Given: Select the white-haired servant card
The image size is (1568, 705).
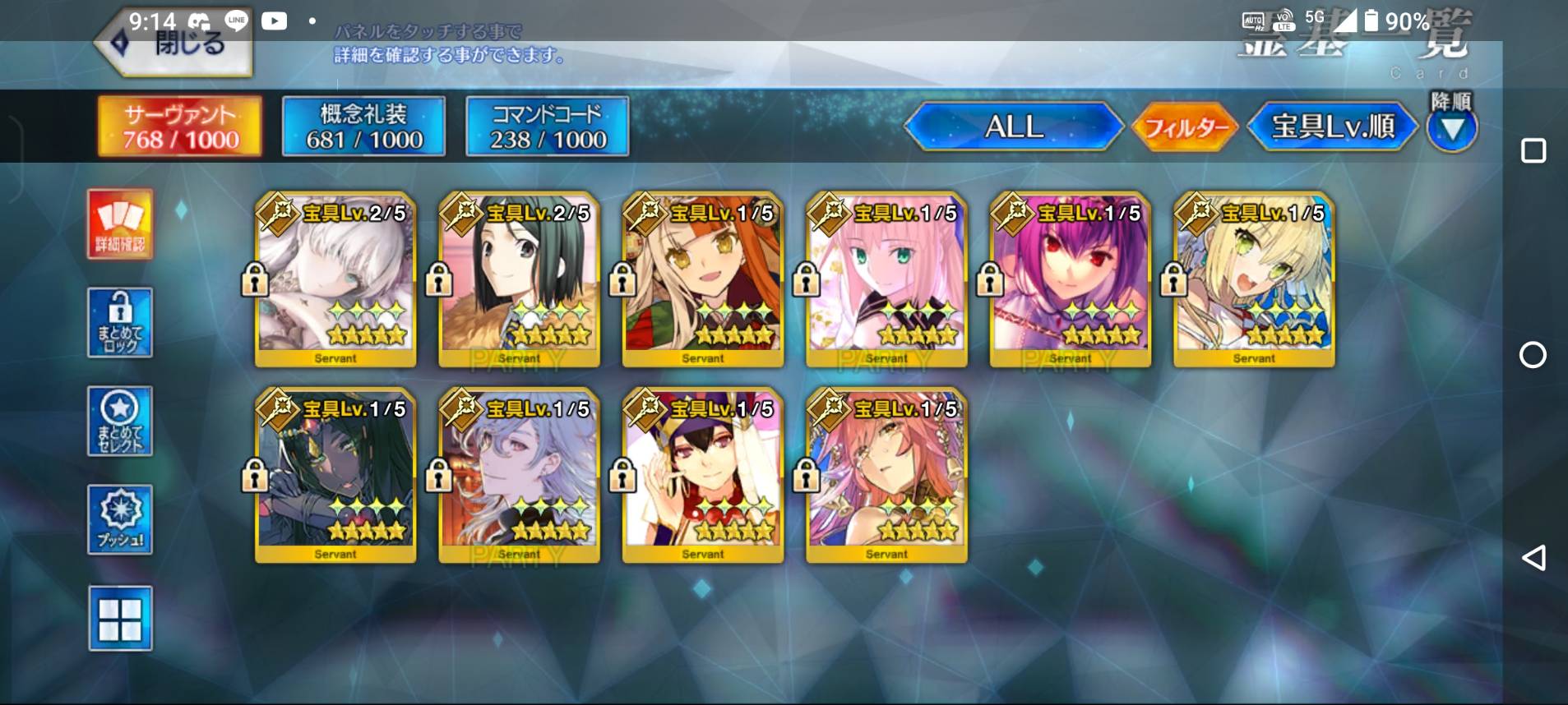Looking at the screenshot, I should [x=335, y=279].
